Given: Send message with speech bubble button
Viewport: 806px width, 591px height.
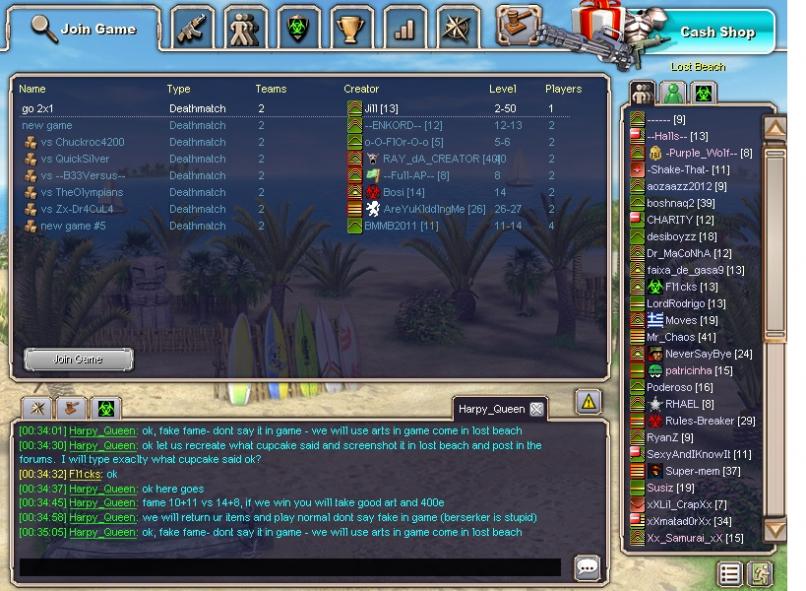Looking at the screenshot, I should [x=587, y=568].
